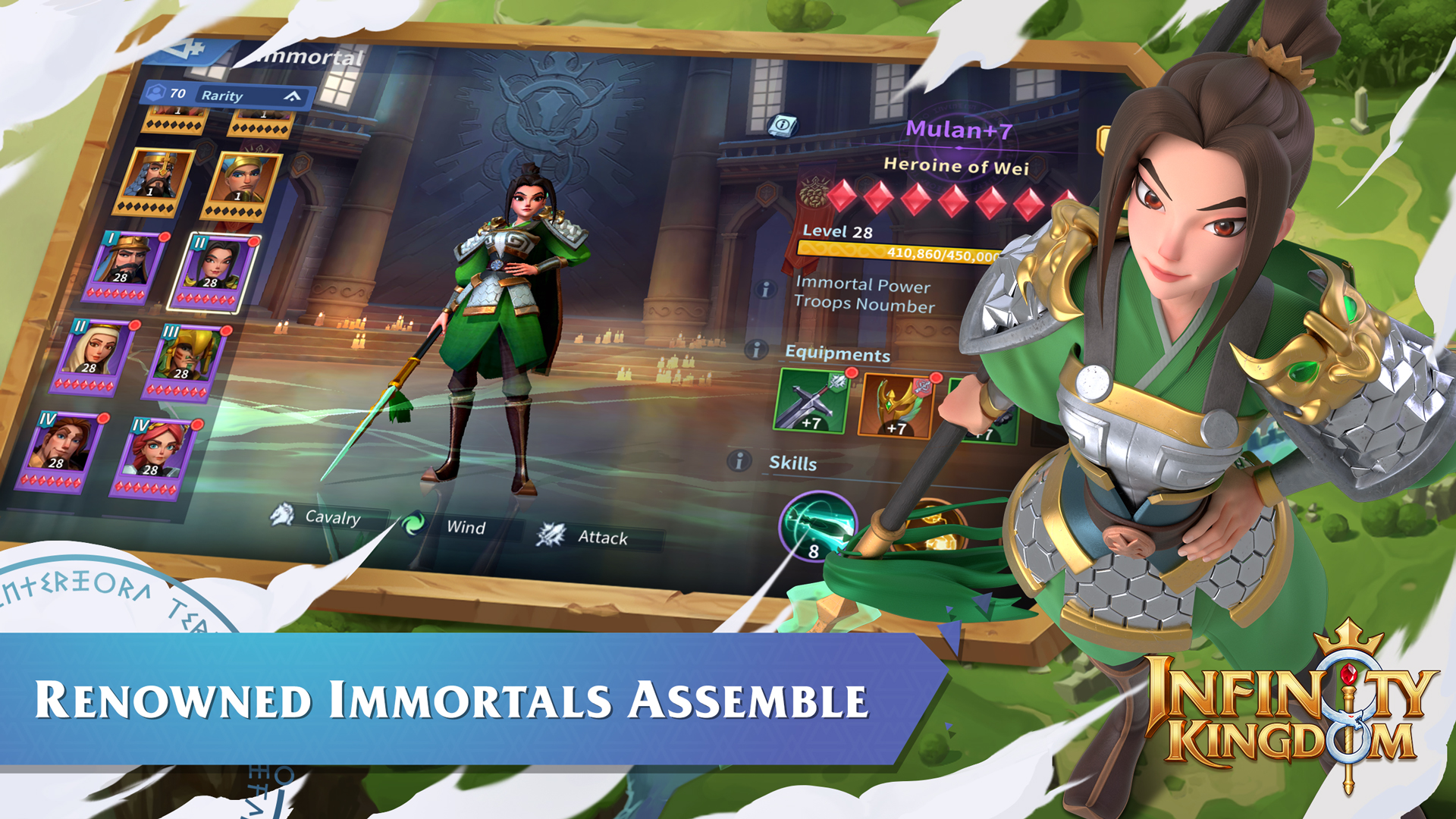Click the info icon next to Immortal Power
The height and width of the screenshot is (819, 1456).
point(765,287)
